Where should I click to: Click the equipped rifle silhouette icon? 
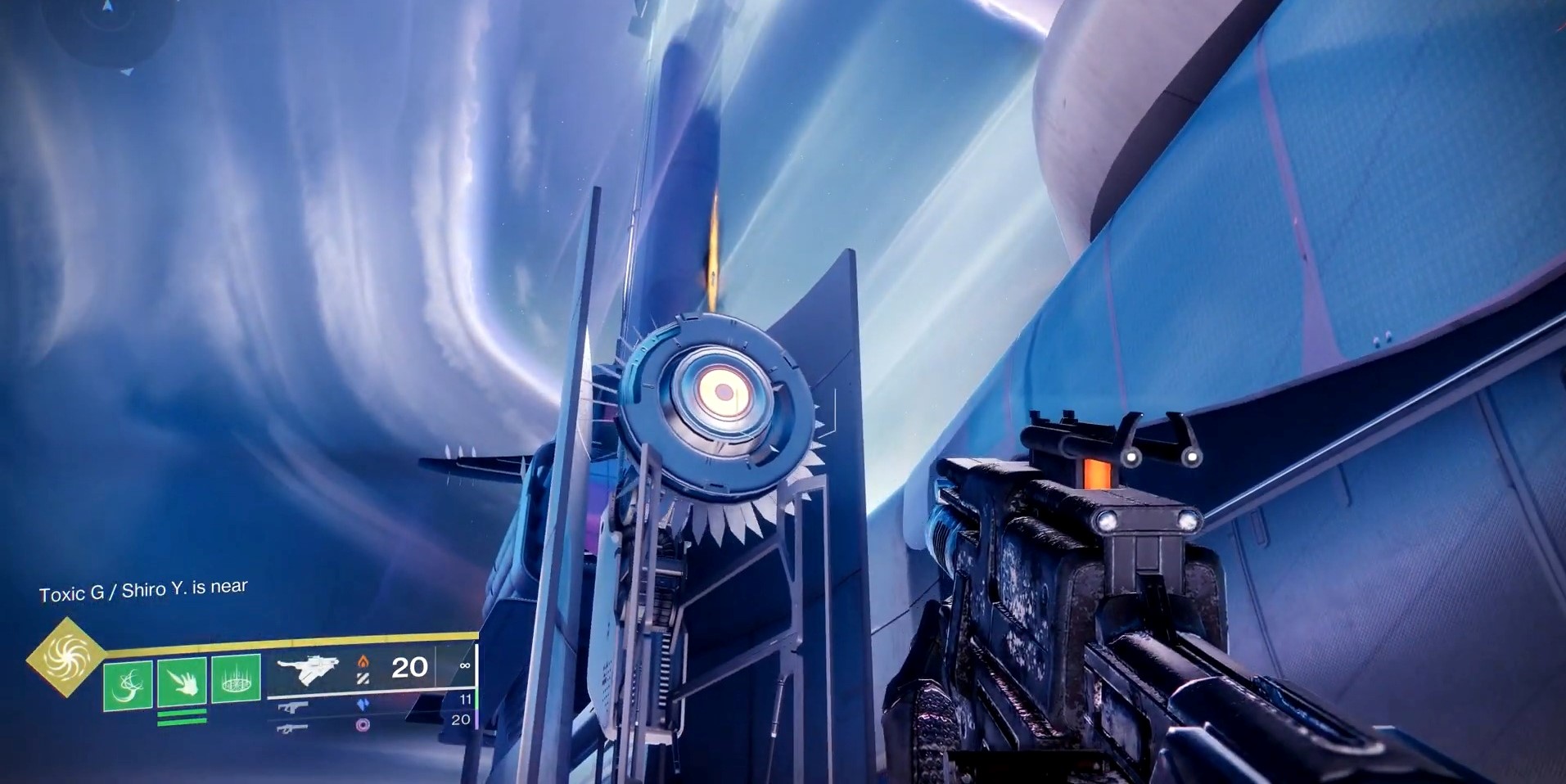pyautogui.click(x=308, y=669)
